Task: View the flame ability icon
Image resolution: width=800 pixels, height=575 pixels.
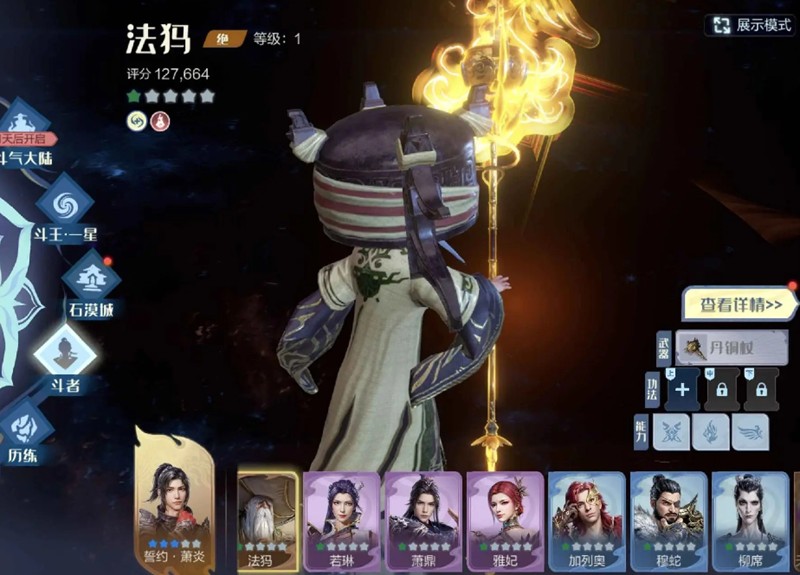Action: pos(710,432)
